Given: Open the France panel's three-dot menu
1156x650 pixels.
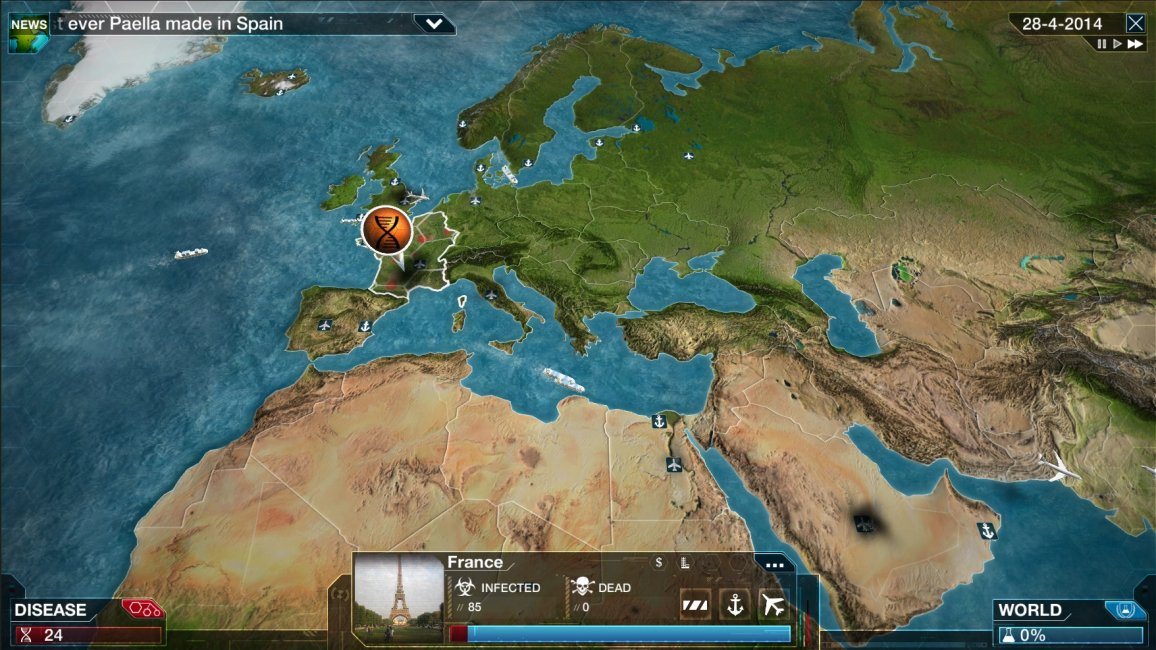Looking at the screenshot, I should (774, 564).
